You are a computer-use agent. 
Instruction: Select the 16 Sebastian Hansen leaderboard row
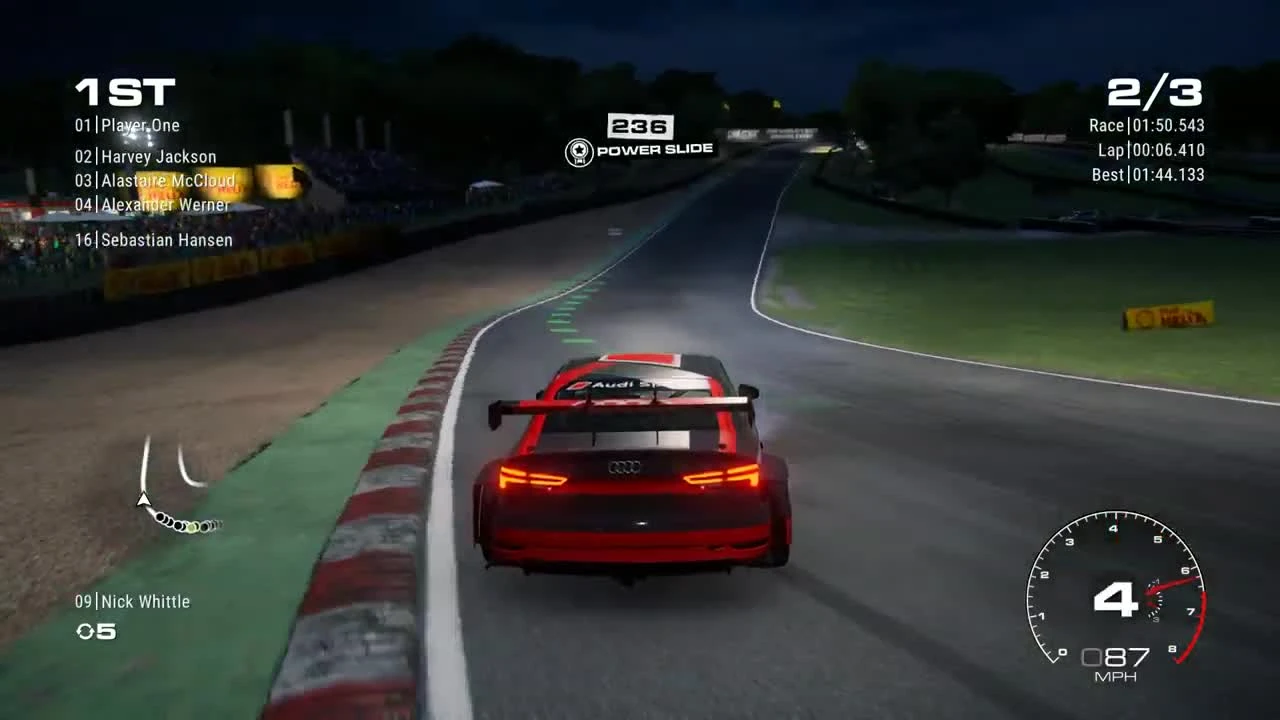click(x=155, y=240)
